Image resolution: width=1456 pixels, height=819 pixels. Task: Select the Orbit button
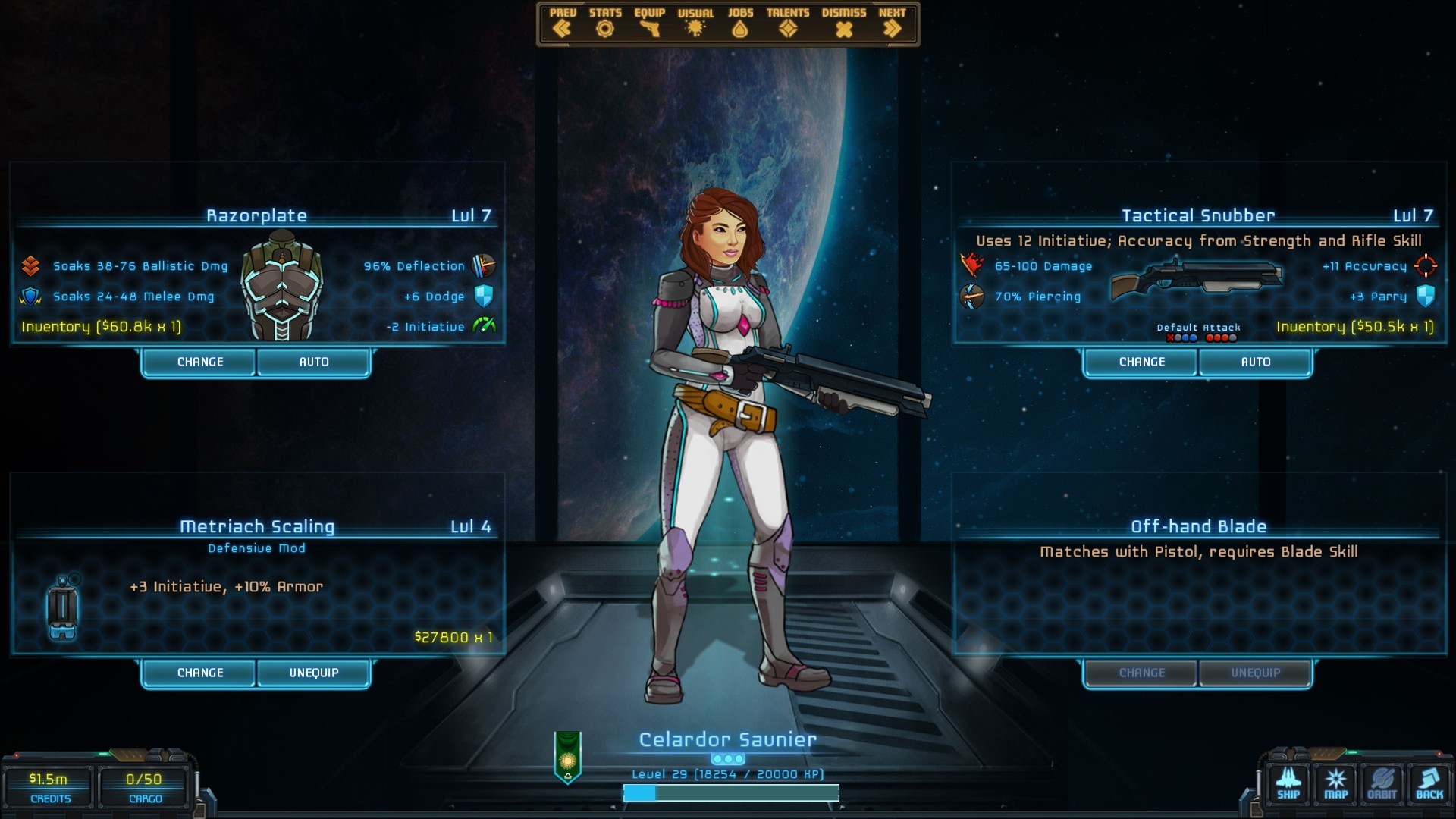1382,784
